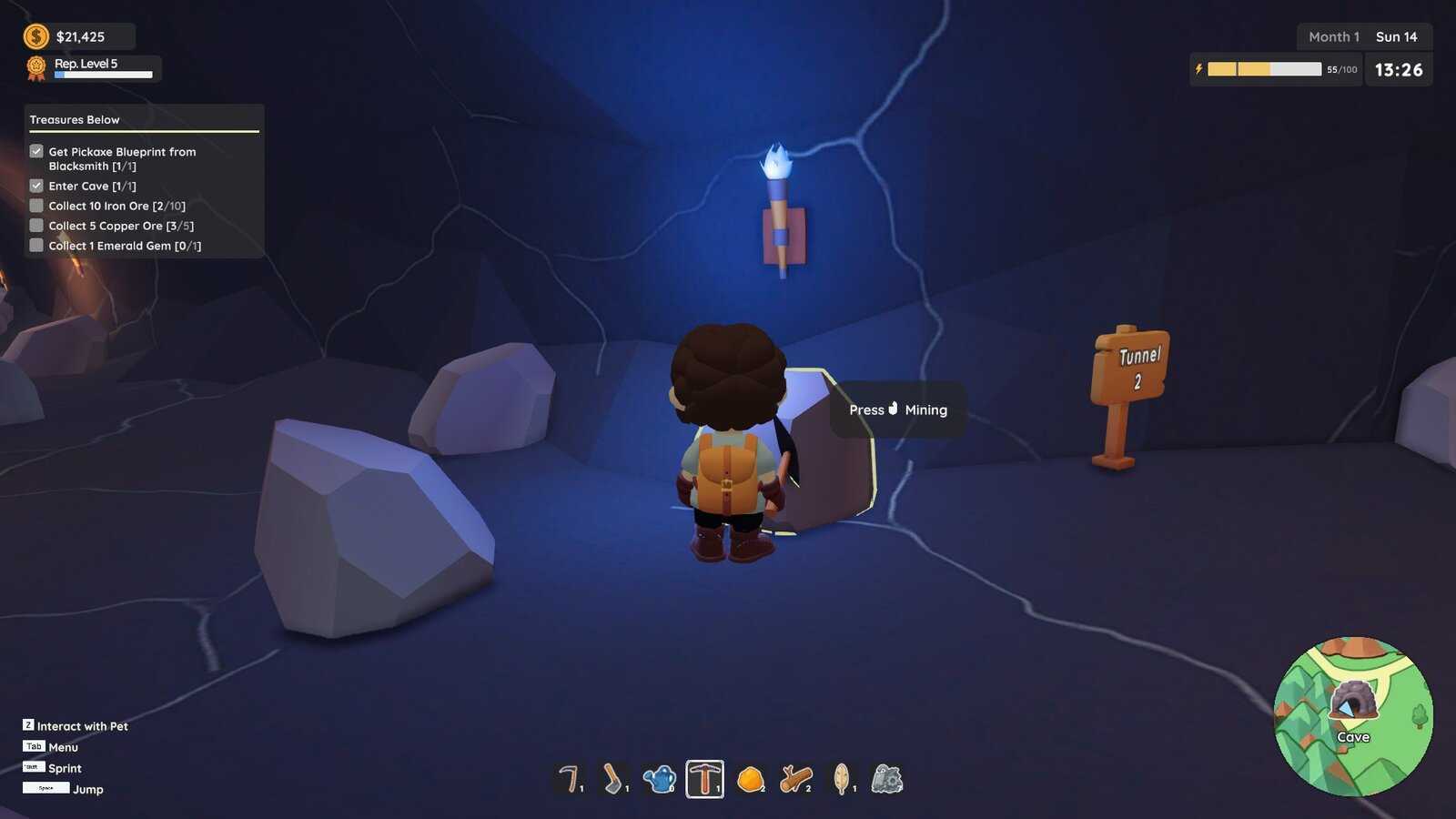1456x819 pixels.
Task: Click the Collect 1 Emerald Gem objective
Action: pos(125,247)
